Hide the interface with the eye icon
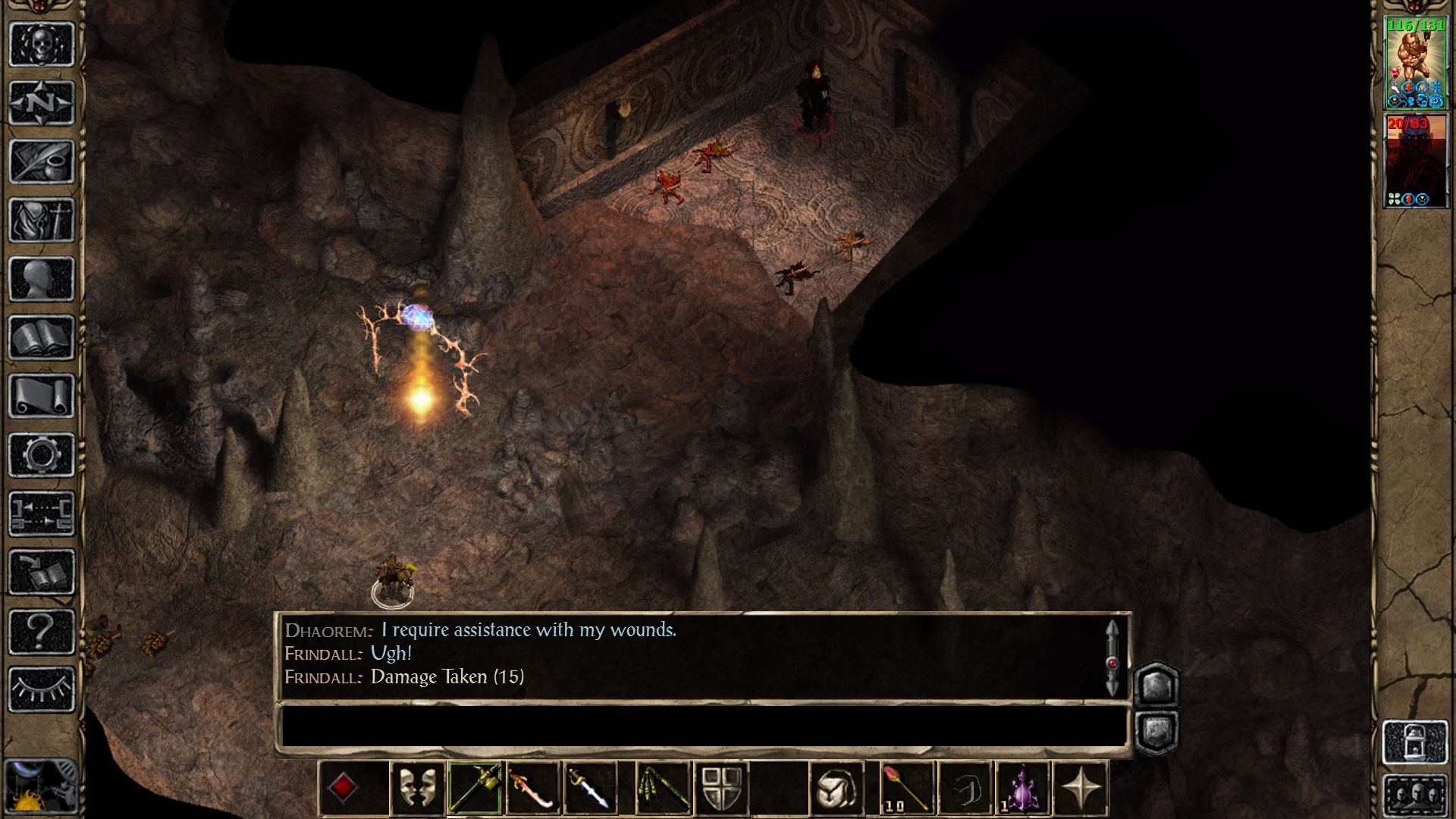 42,689
